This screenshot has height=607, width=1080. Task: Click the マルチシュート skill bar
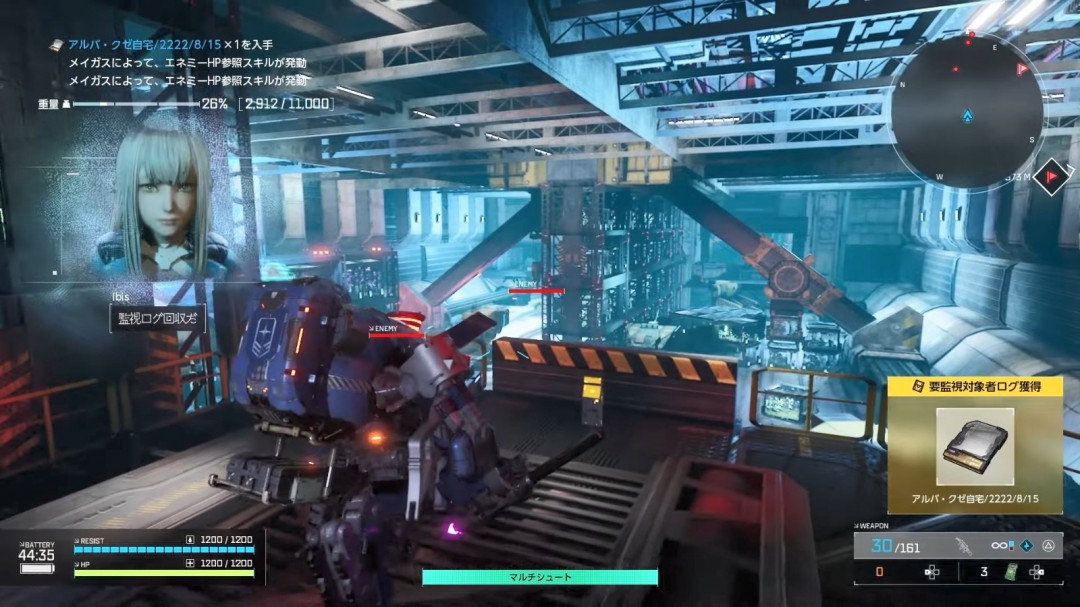click(540, 577)
